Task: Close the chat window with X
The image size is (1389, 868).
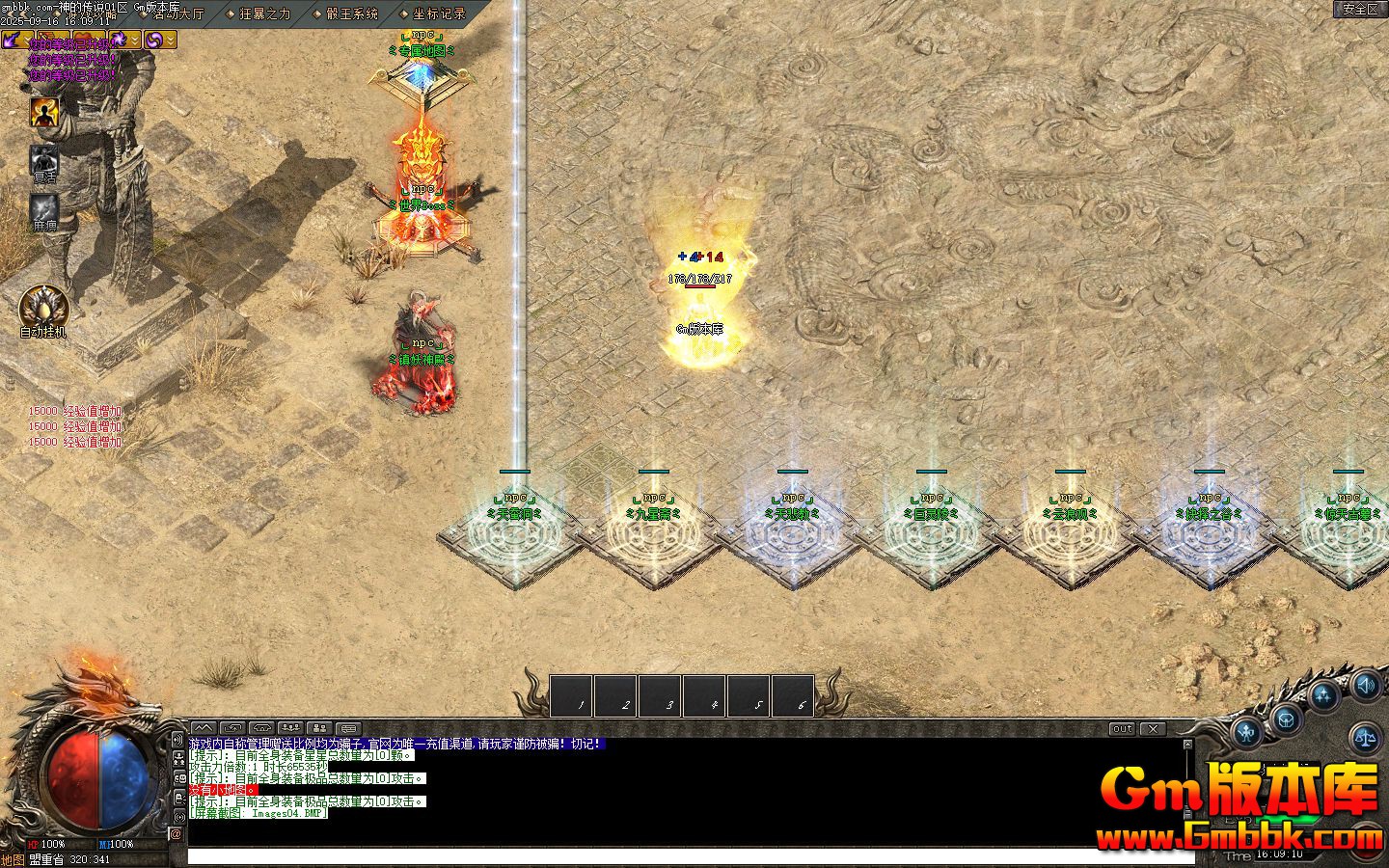Action: pos(1153,729)
